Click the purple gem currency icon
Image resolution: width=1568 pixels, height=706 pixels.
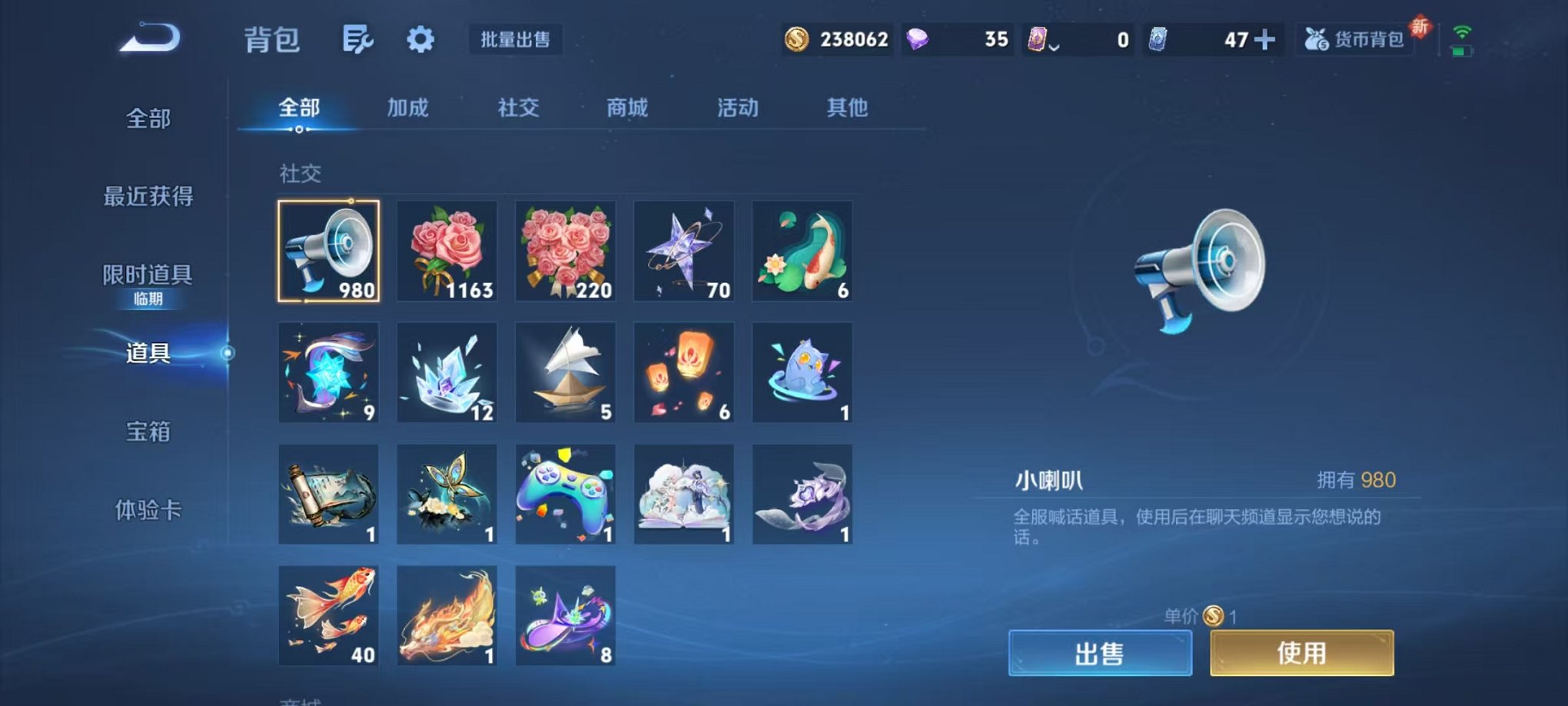coord(916,38)
